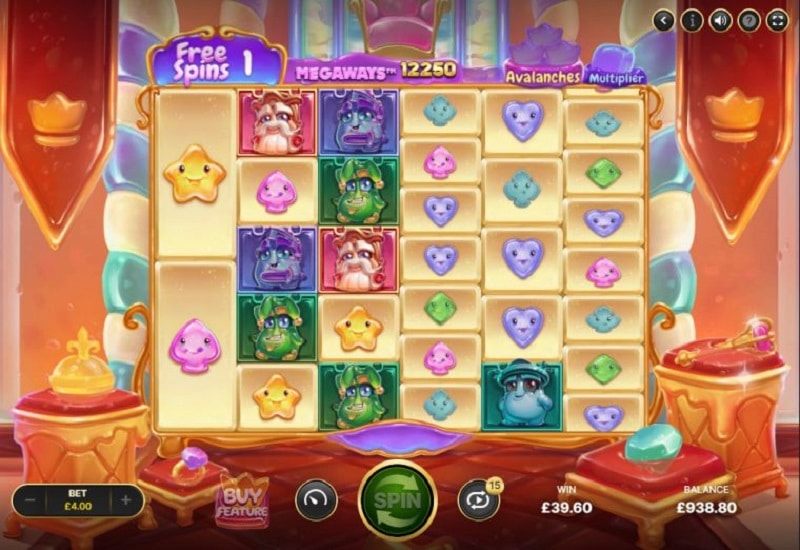Click the back arrow icon
This screenshot has width=800, height=550.
664,20
